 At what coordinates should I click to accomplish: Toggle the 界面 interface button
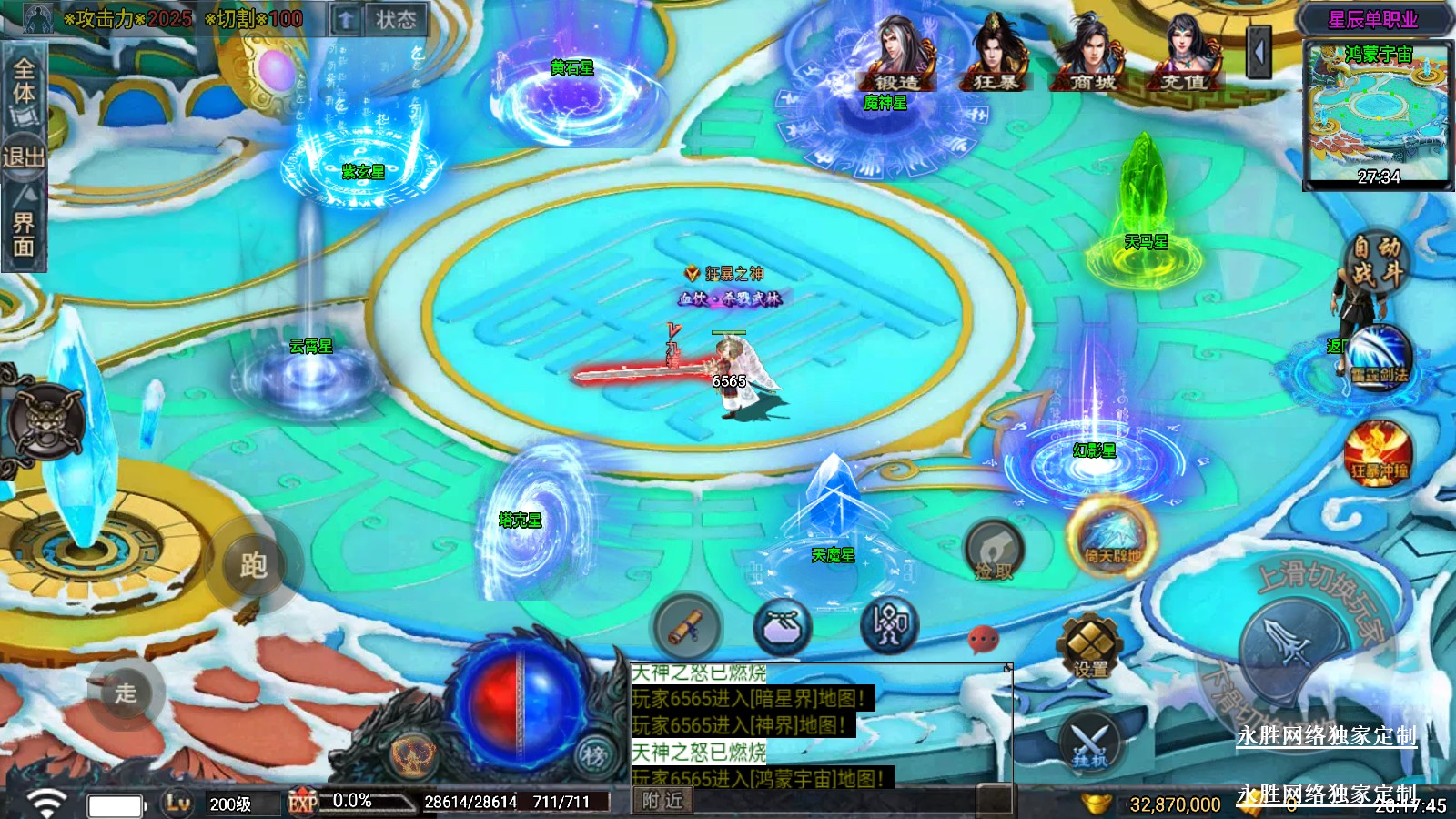(x=24, y=232)
